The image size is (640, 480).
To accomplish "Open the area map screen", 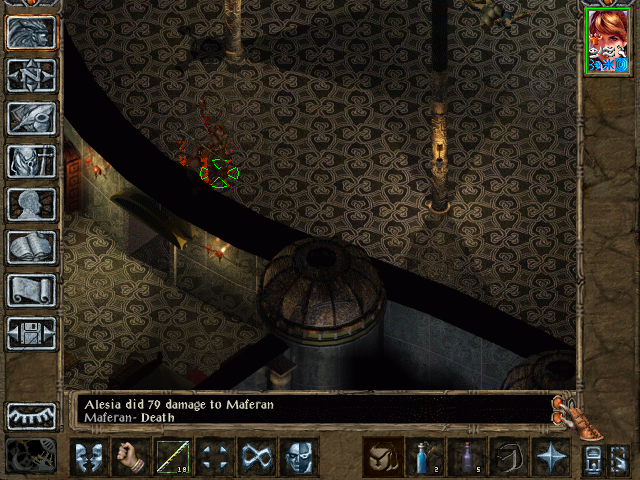I will (32, 75).
